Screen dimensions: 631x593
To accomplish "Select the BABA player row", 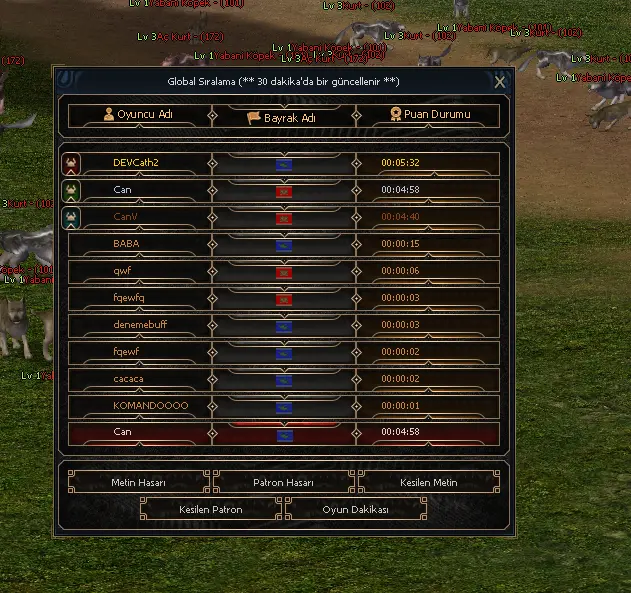I will click(x=127, y=244).
